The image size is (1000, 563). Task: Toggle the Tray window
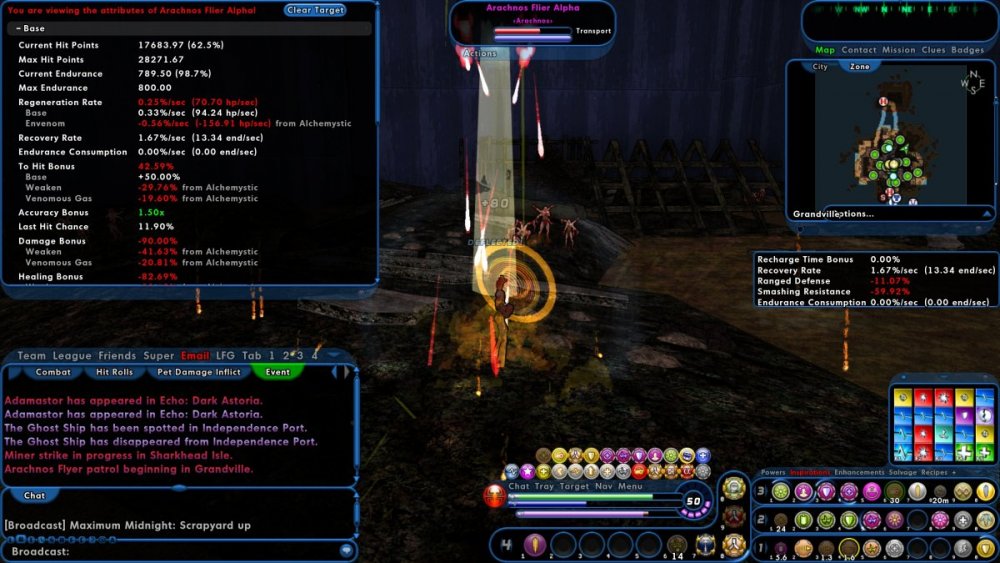click(543, 487)
